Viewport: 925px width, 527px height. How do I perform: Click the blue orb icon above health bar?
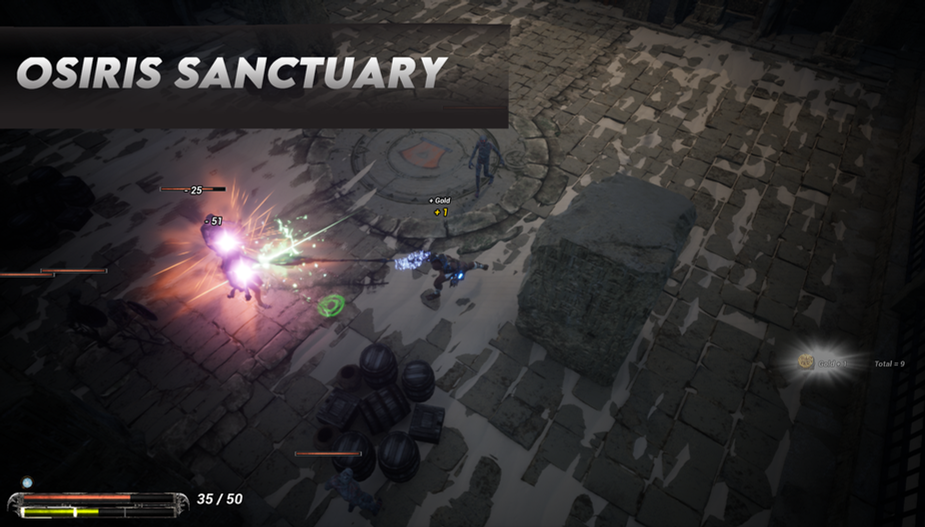click(28, 483)
